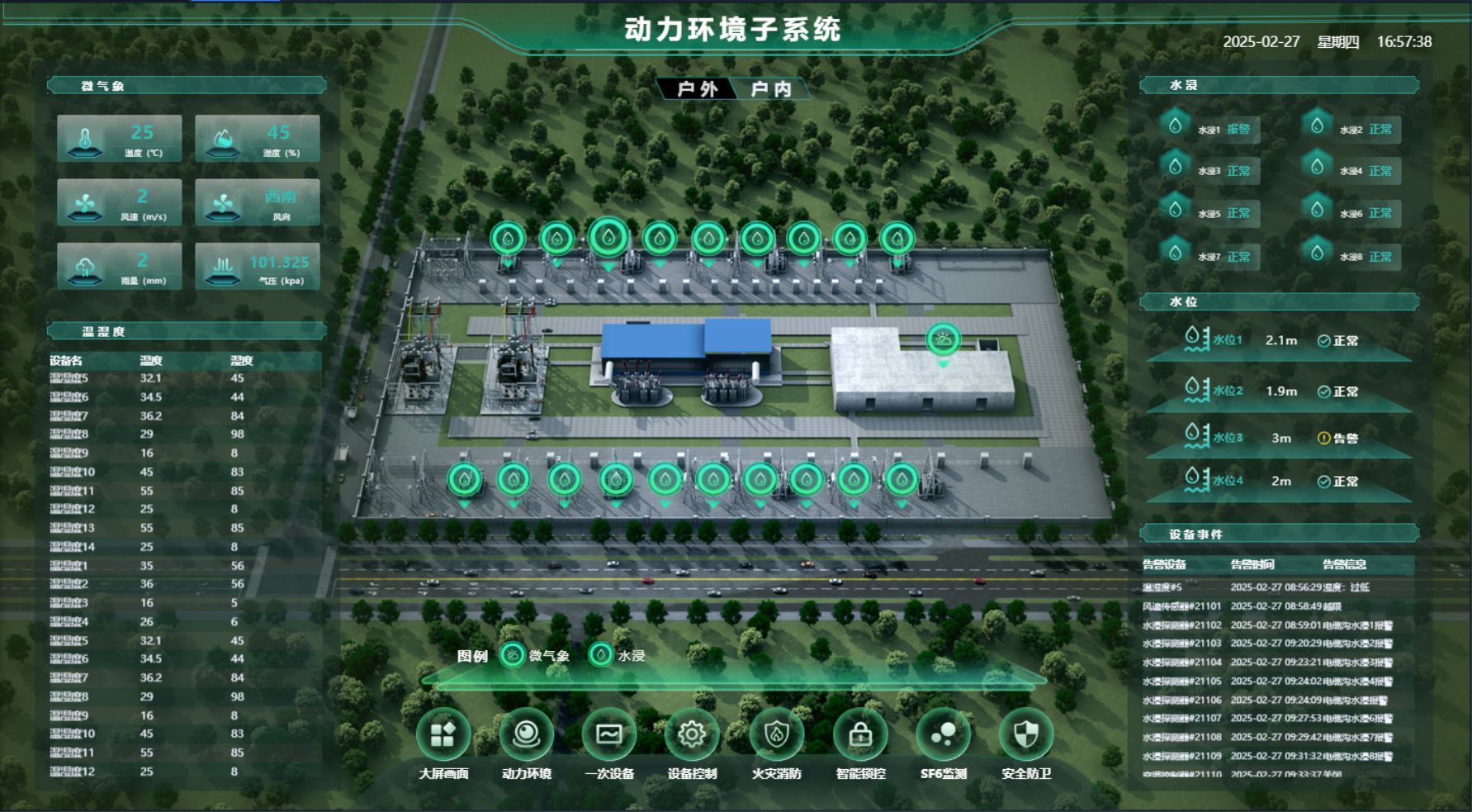Open the 一次设备 primary equipment page

609,734
